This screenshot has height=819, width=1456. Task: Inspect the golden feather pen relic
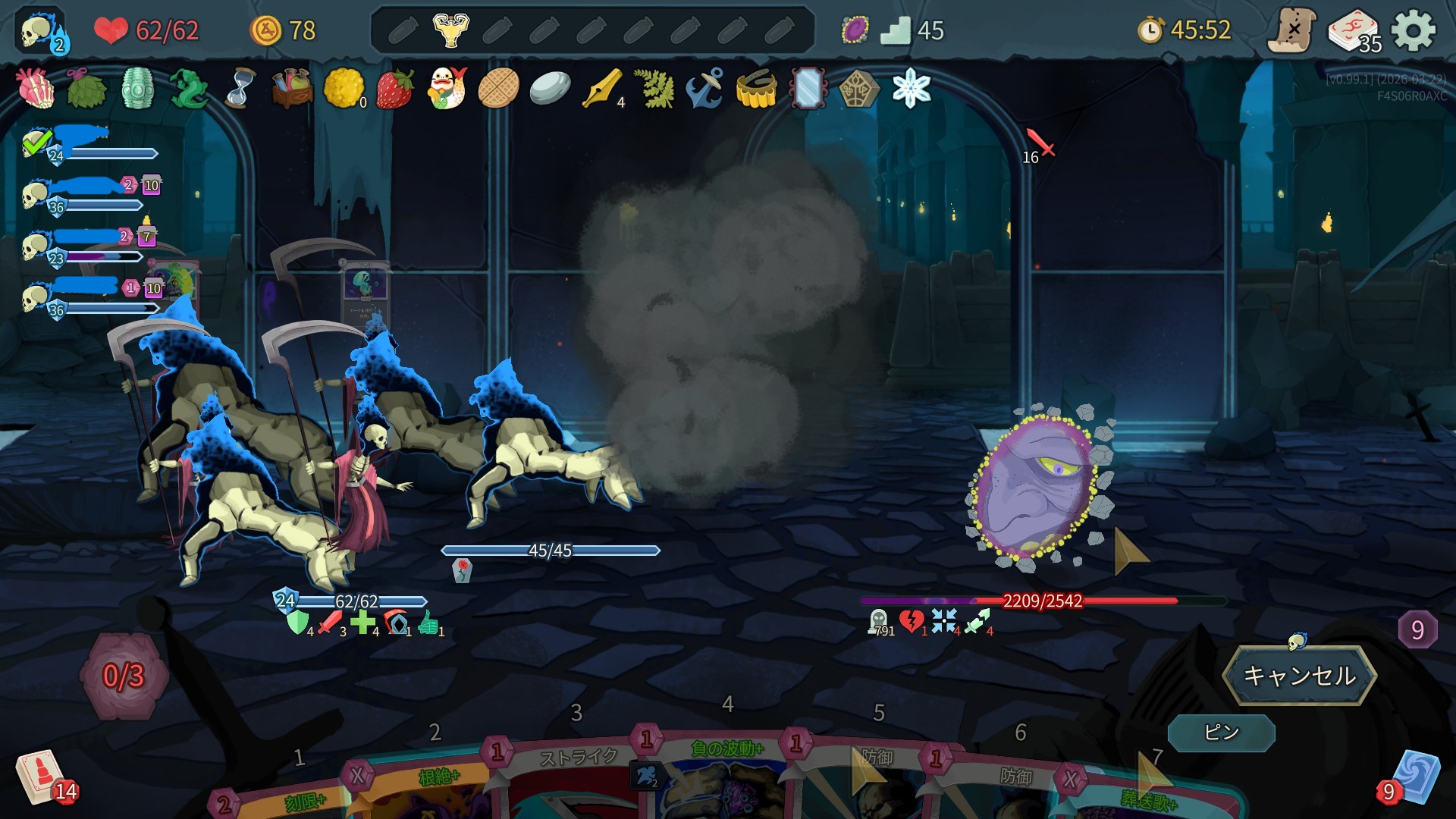pyautogui.click(x=601, y=89)
